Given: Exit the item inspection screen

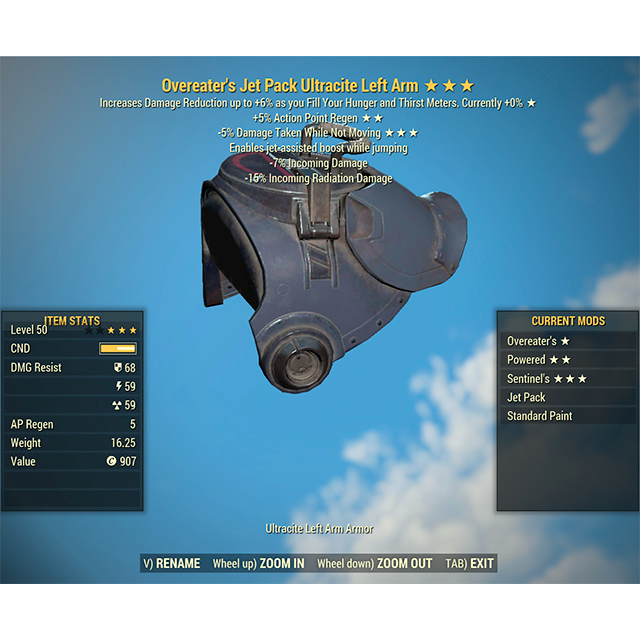Looking at the screenshot, I should [470, 564].
